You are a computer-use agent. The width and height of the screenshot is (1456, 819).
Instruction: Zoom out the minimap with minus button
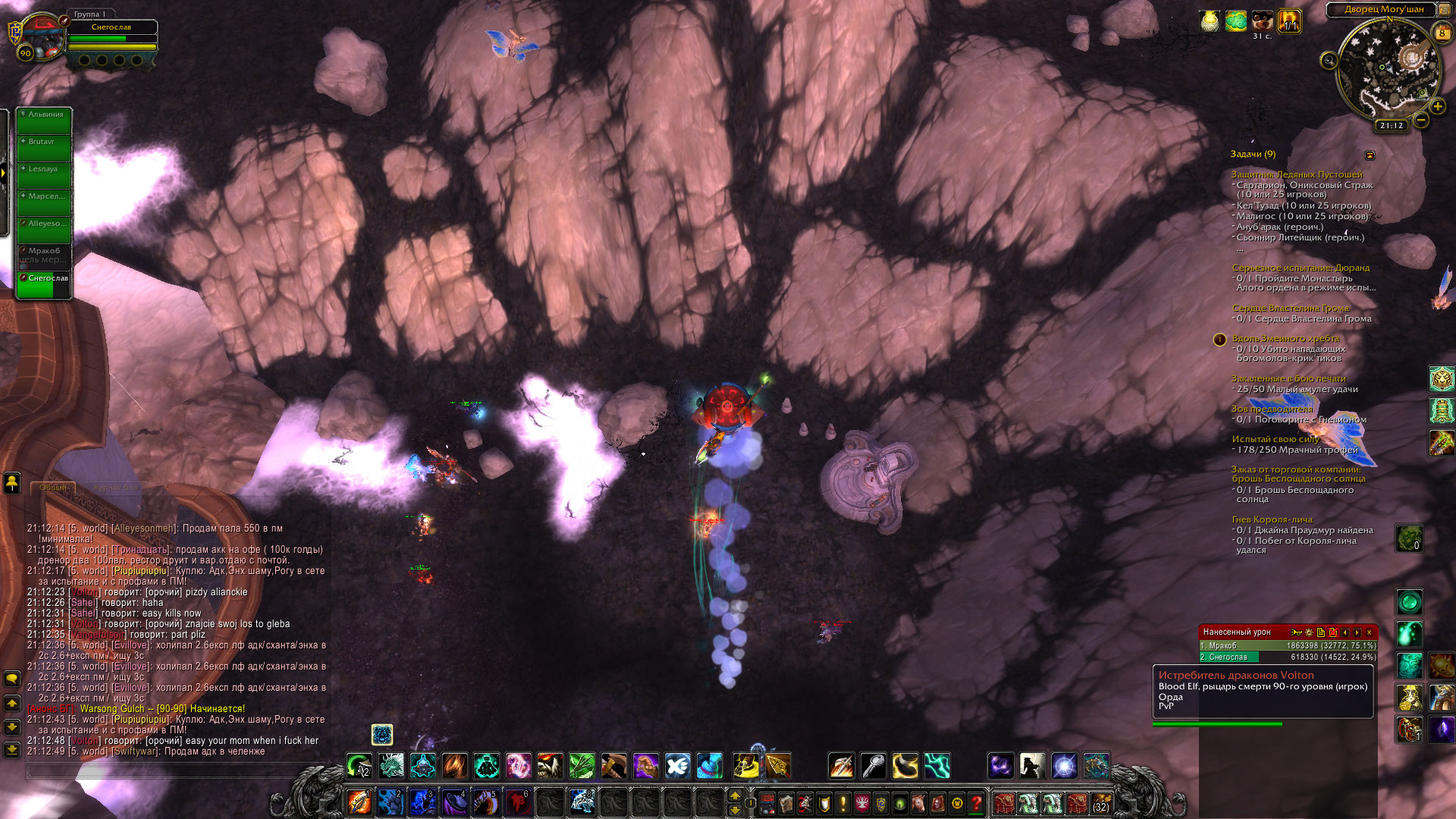[x=1421, y=120]
